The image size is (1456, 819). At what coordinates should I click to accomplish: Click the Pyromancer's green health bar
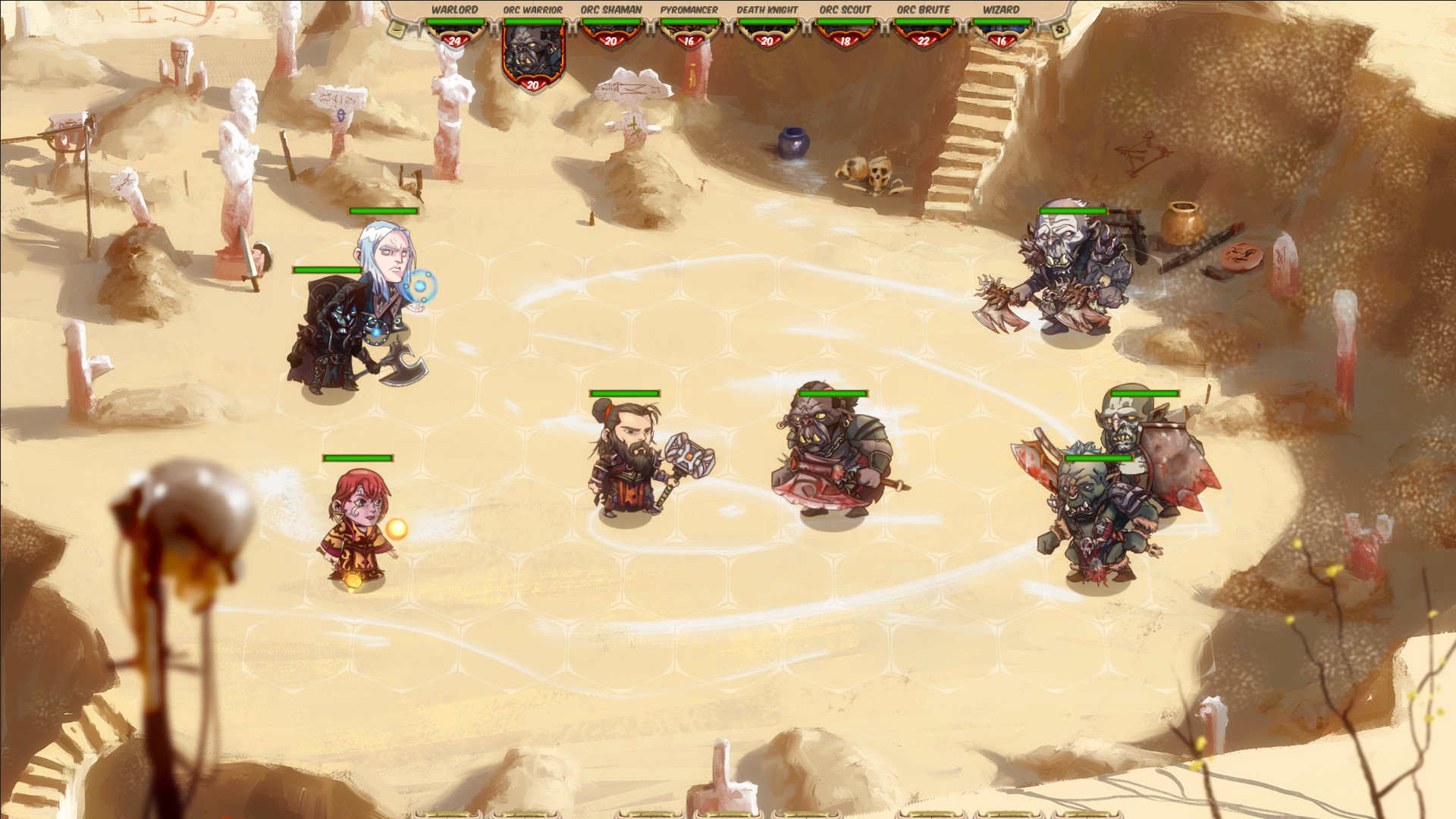[689, 22]
